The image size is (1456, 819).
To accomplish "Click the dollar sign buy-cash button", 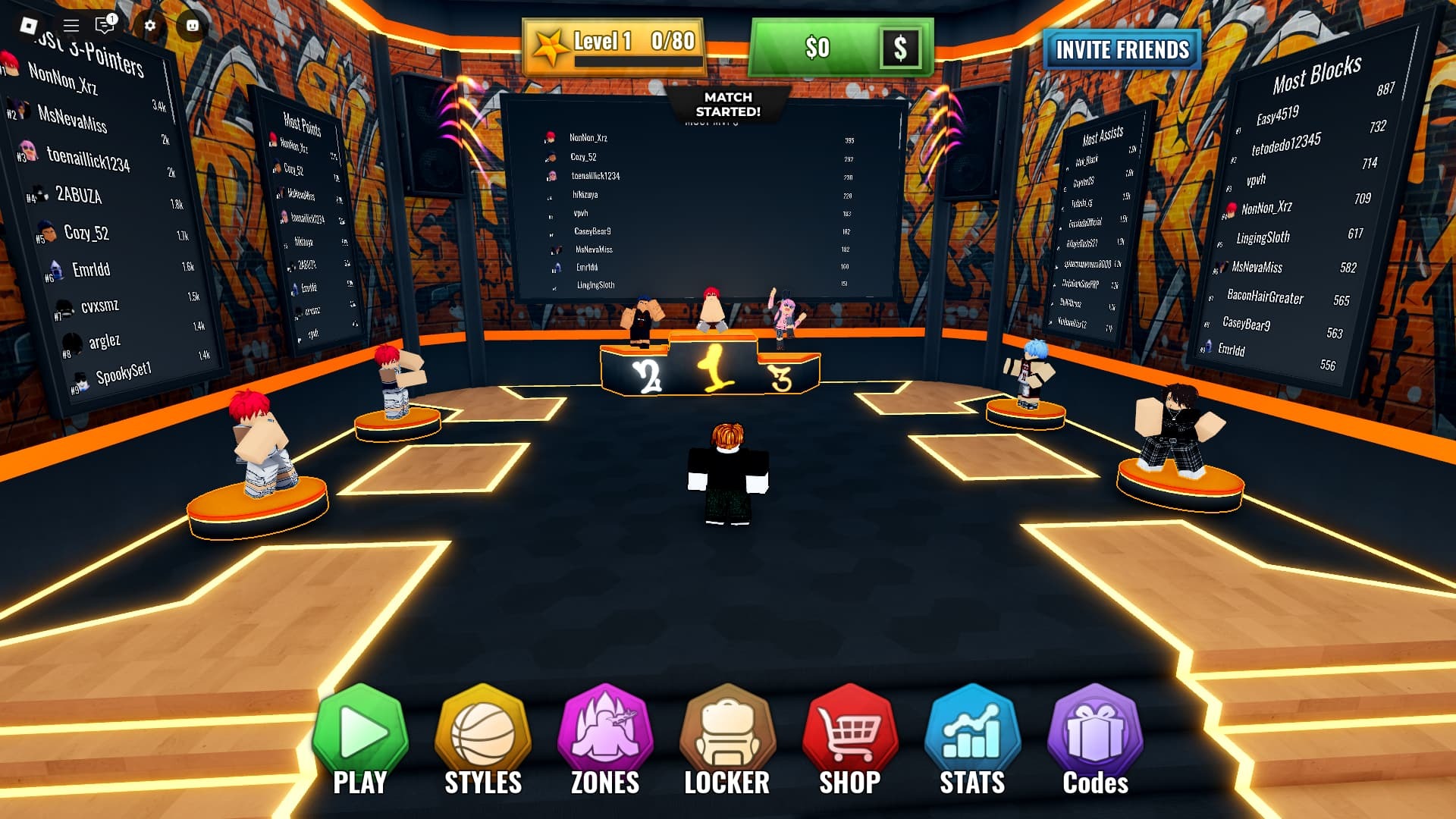I will pos(900,48).
